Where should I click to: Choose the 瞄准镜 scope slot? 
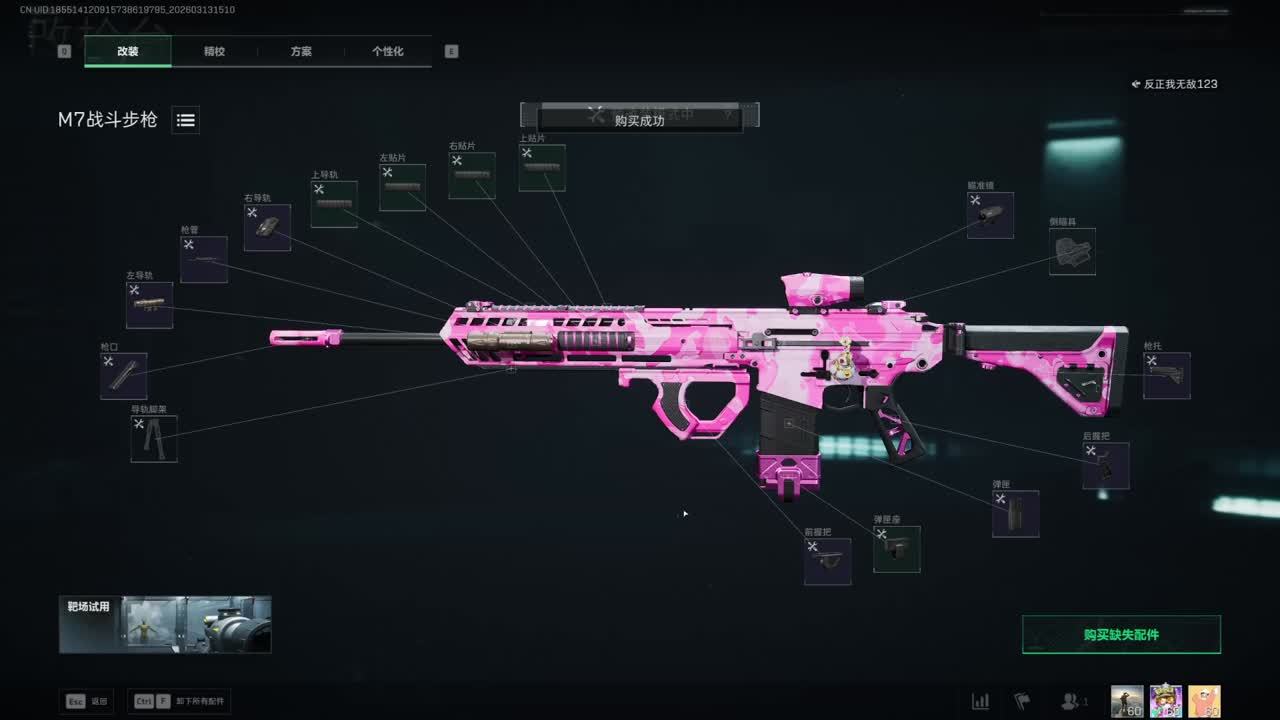coord(990,215)
